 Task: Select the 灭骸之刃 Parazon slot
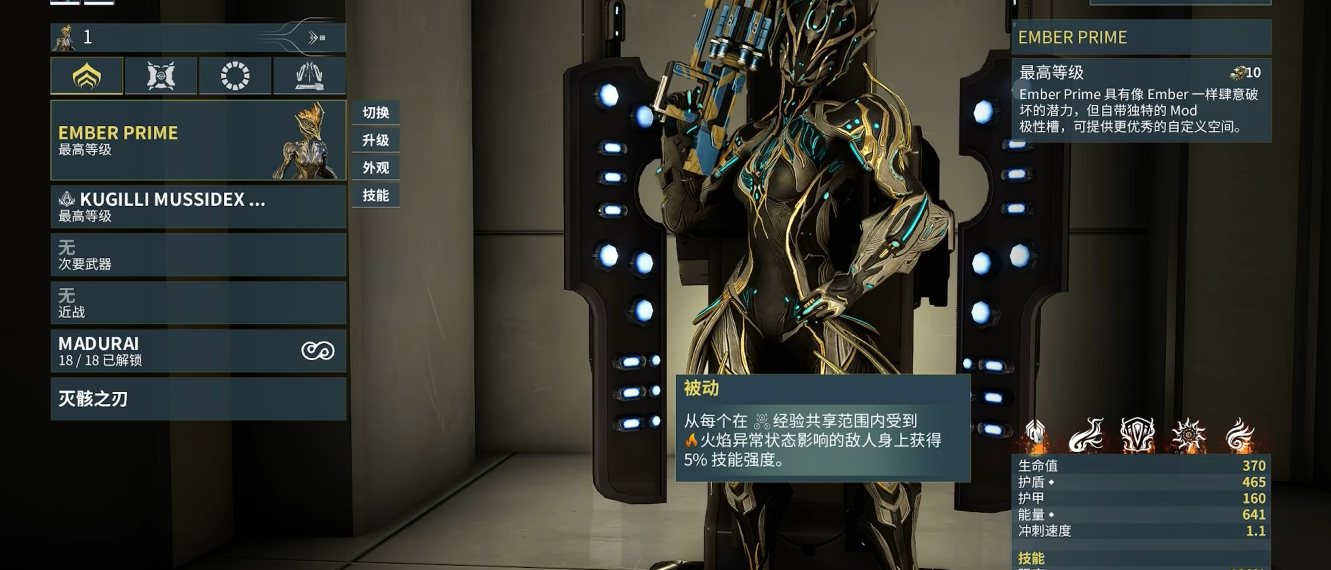coord(198,399)
